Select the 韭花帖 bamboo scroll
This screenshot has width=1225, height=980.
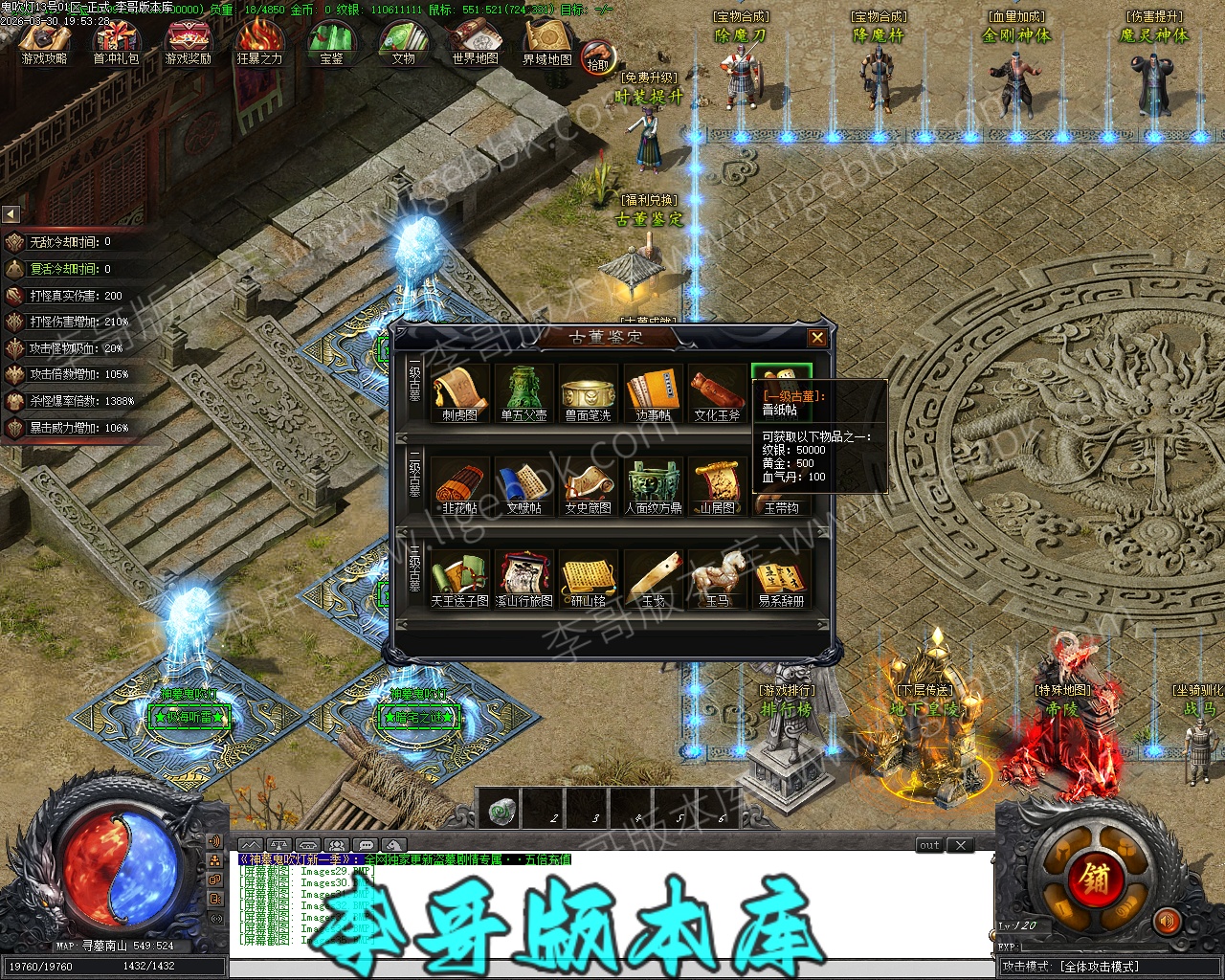point(459,484)
